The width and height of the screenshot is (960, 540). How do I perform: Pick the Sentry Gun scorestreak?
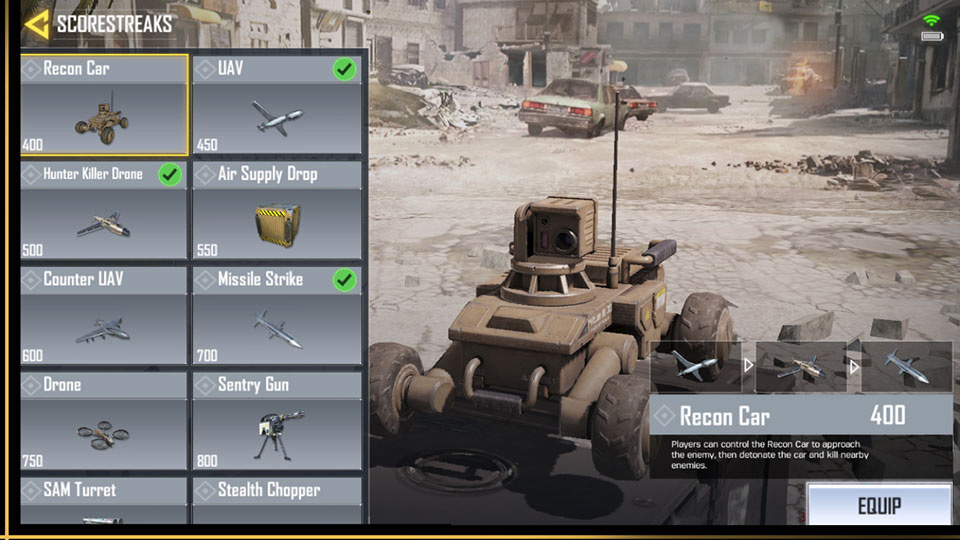[276, 420]
